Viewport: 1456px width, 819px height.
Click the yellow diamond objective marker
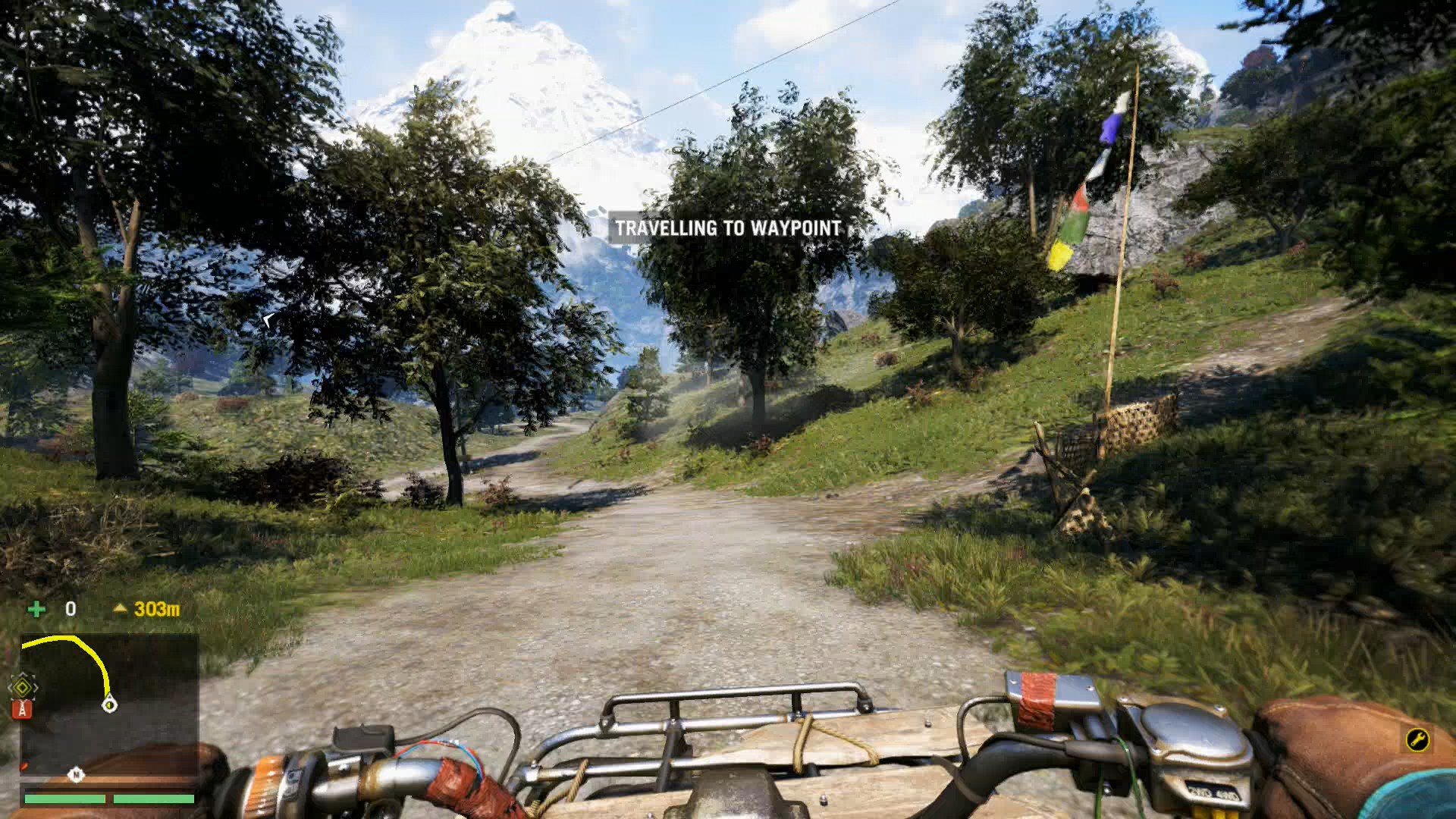point(24,689)
